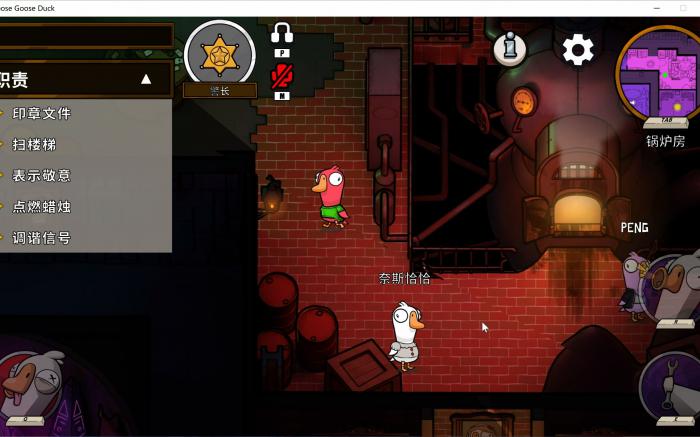This screenshot has height=437, width=700.
Task: Toggle the muted red microphone icon
Action: tap(282, 76)
